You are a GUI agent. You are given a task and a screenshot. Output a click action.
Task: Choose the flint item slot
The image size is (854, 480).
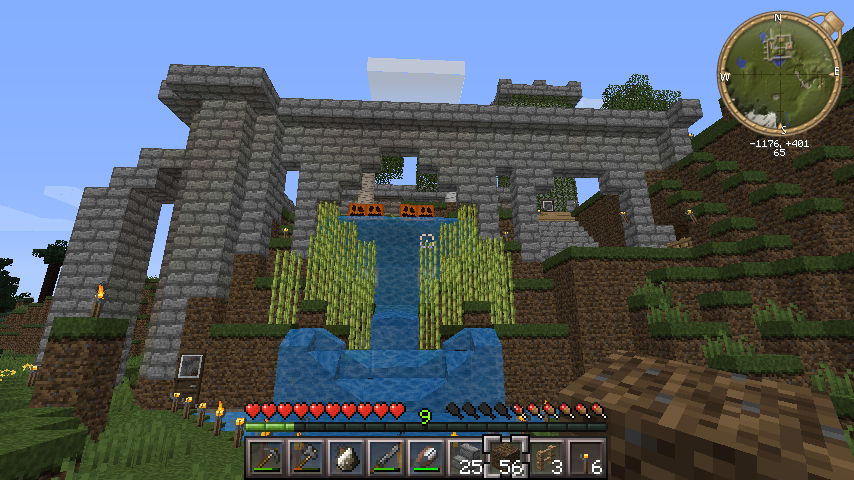346,457
